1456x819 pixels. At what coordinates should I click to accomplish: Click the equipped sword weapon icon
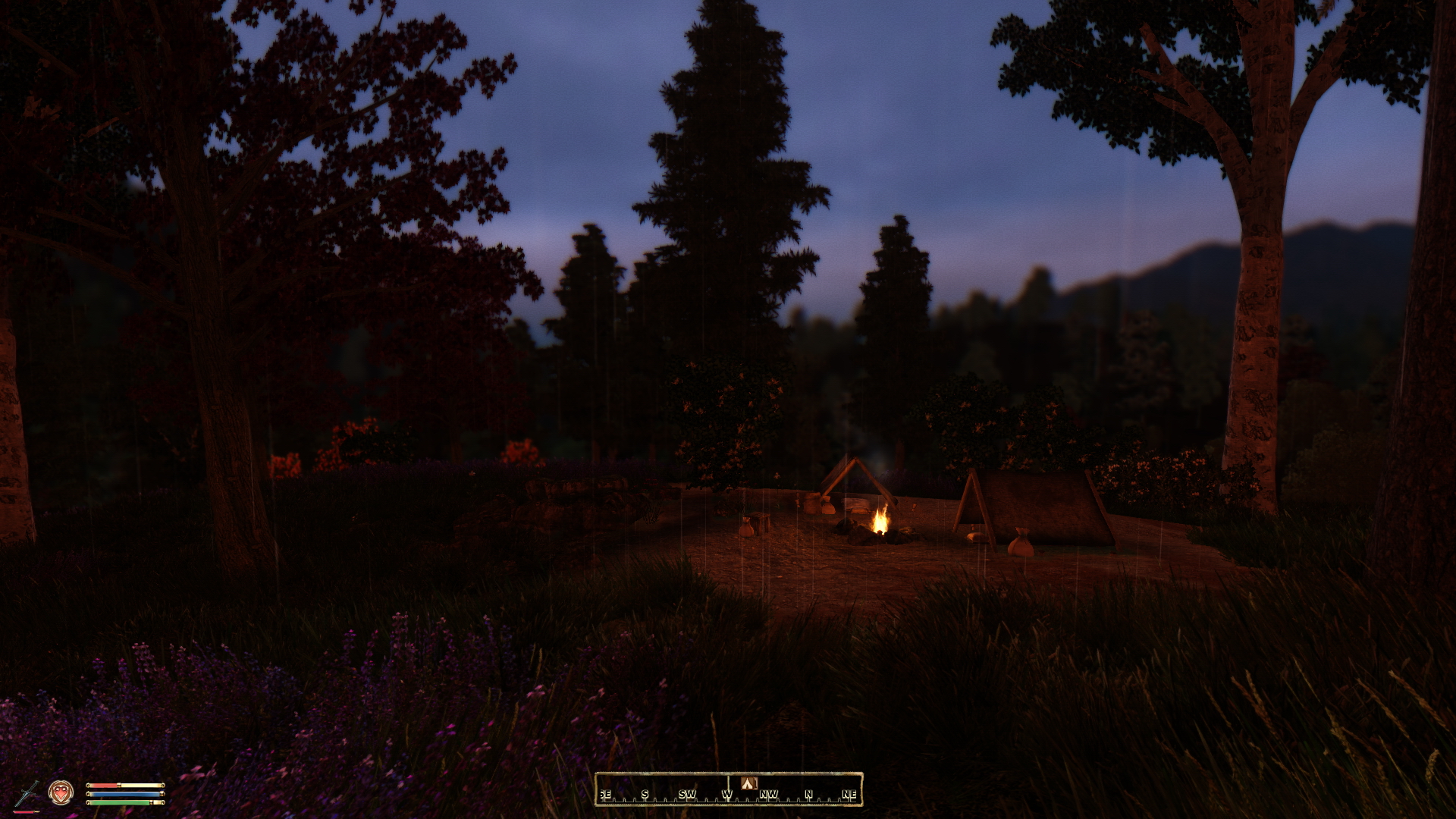point(27,793)
